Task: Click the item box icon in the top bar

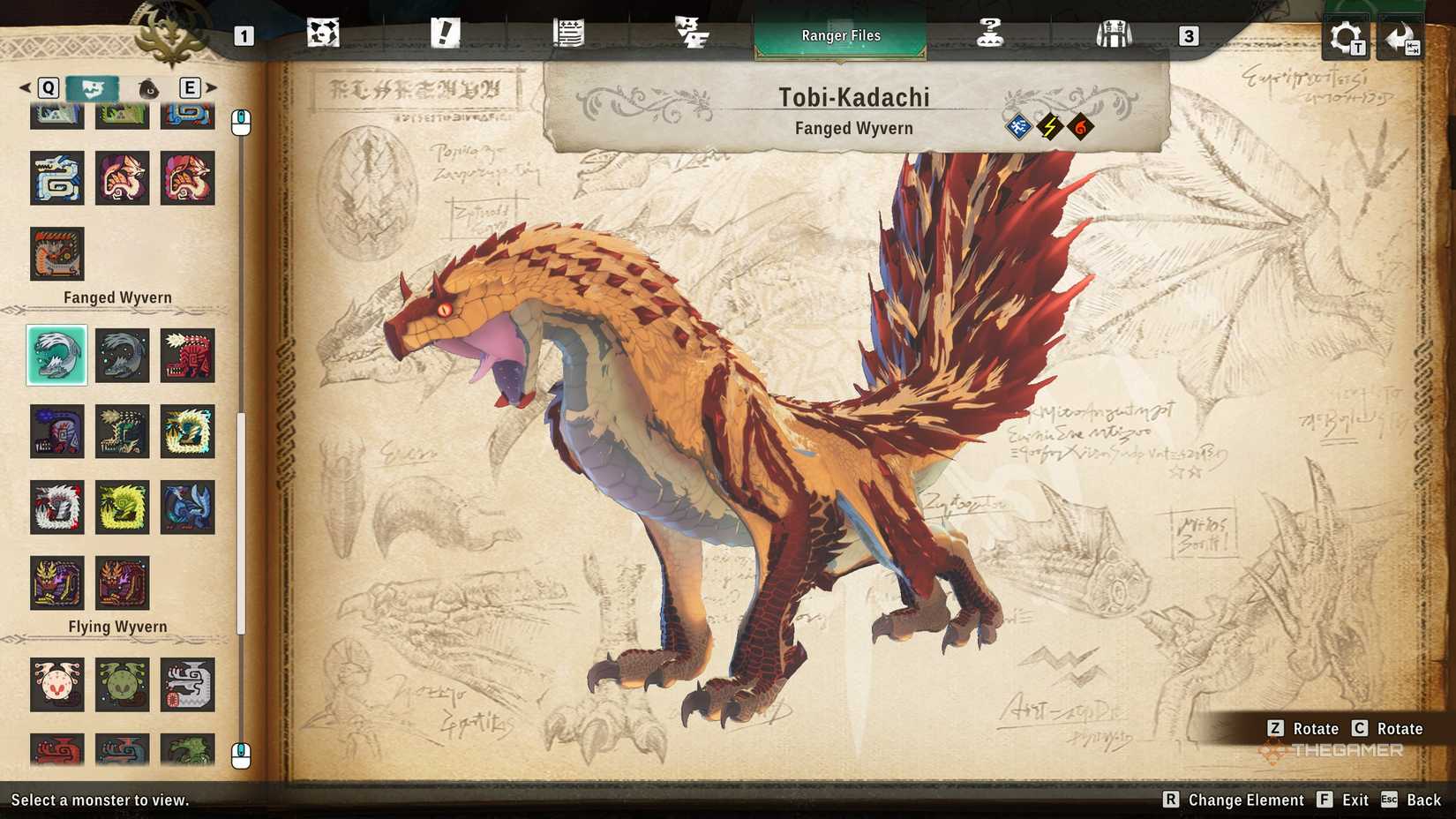Action: click(1116, 32)
